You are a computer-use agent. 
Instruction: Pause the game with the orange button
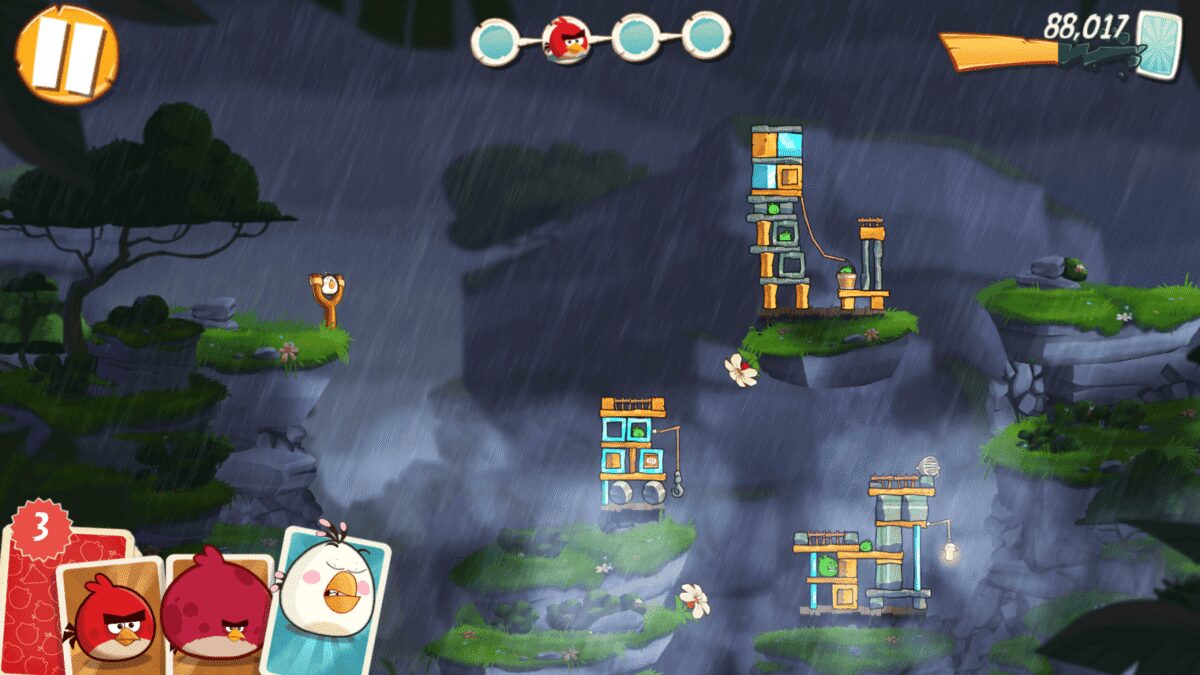(x=66, y=53)
